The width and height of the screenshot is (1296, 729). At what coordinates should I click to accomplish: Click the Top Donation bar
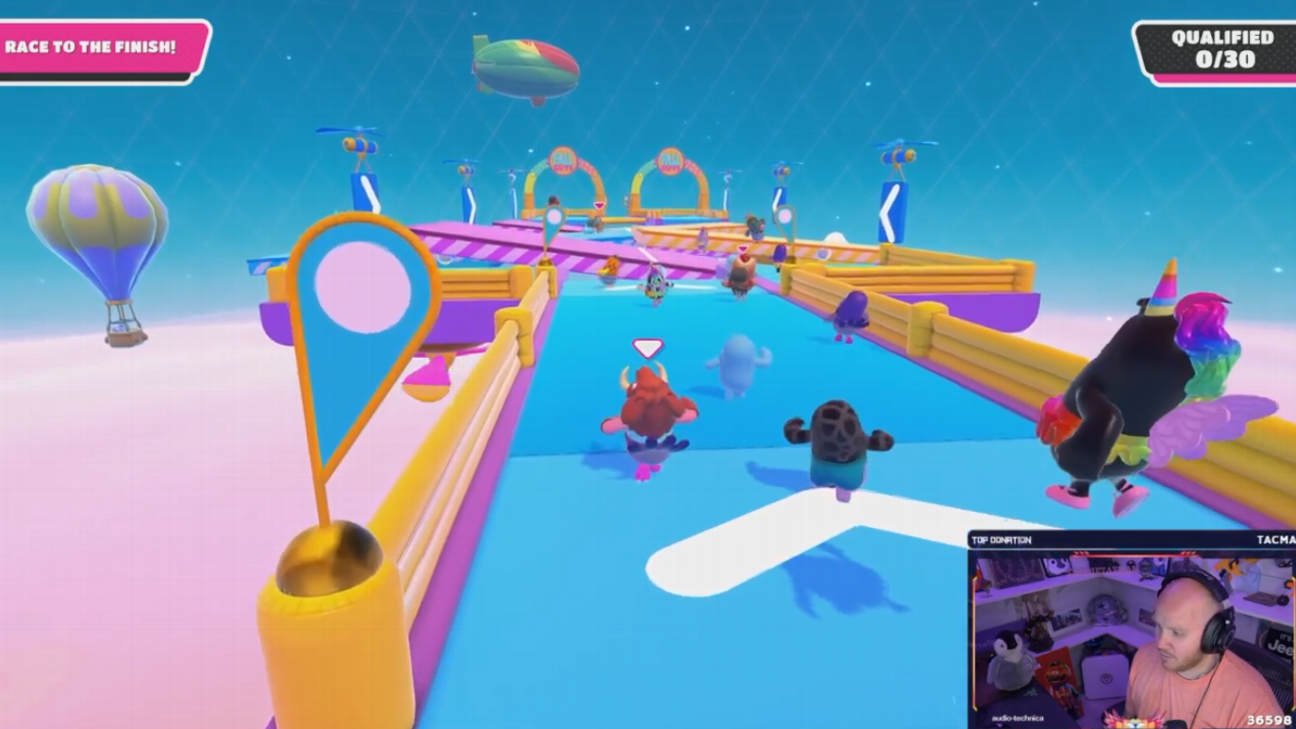1130,540
